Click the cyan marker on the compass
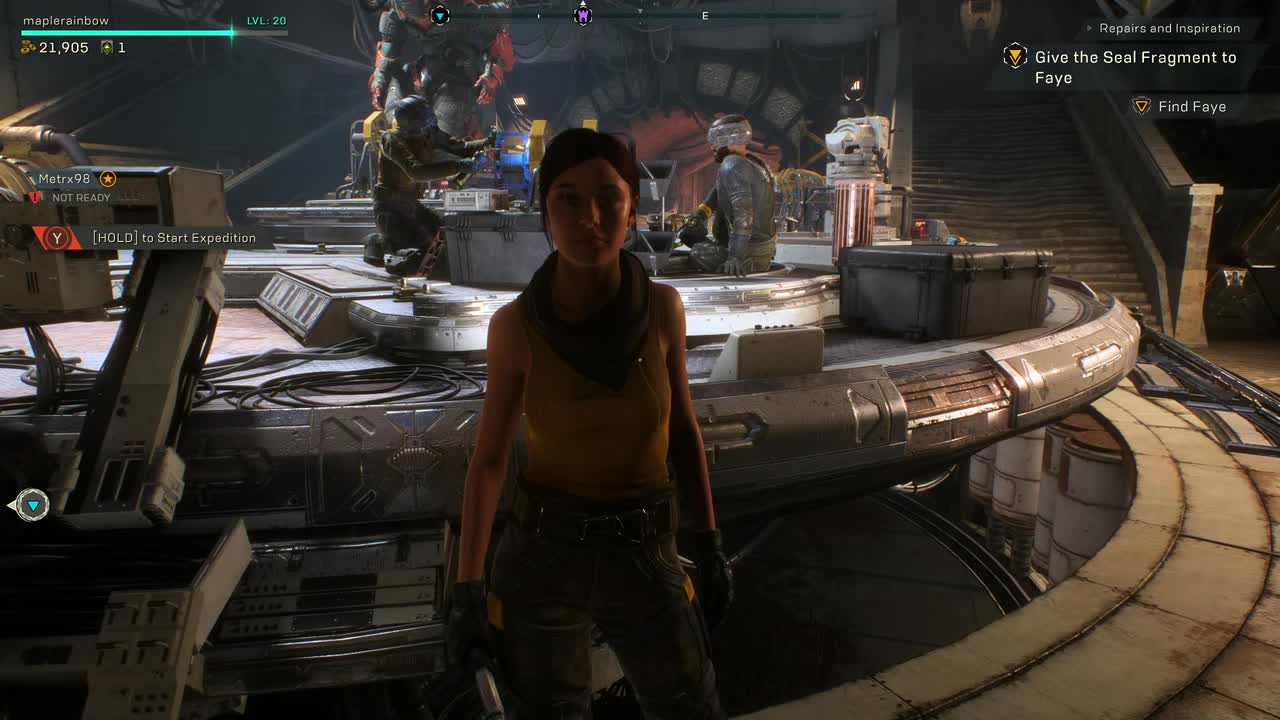Screen dimensions: 1280x720 440,15
